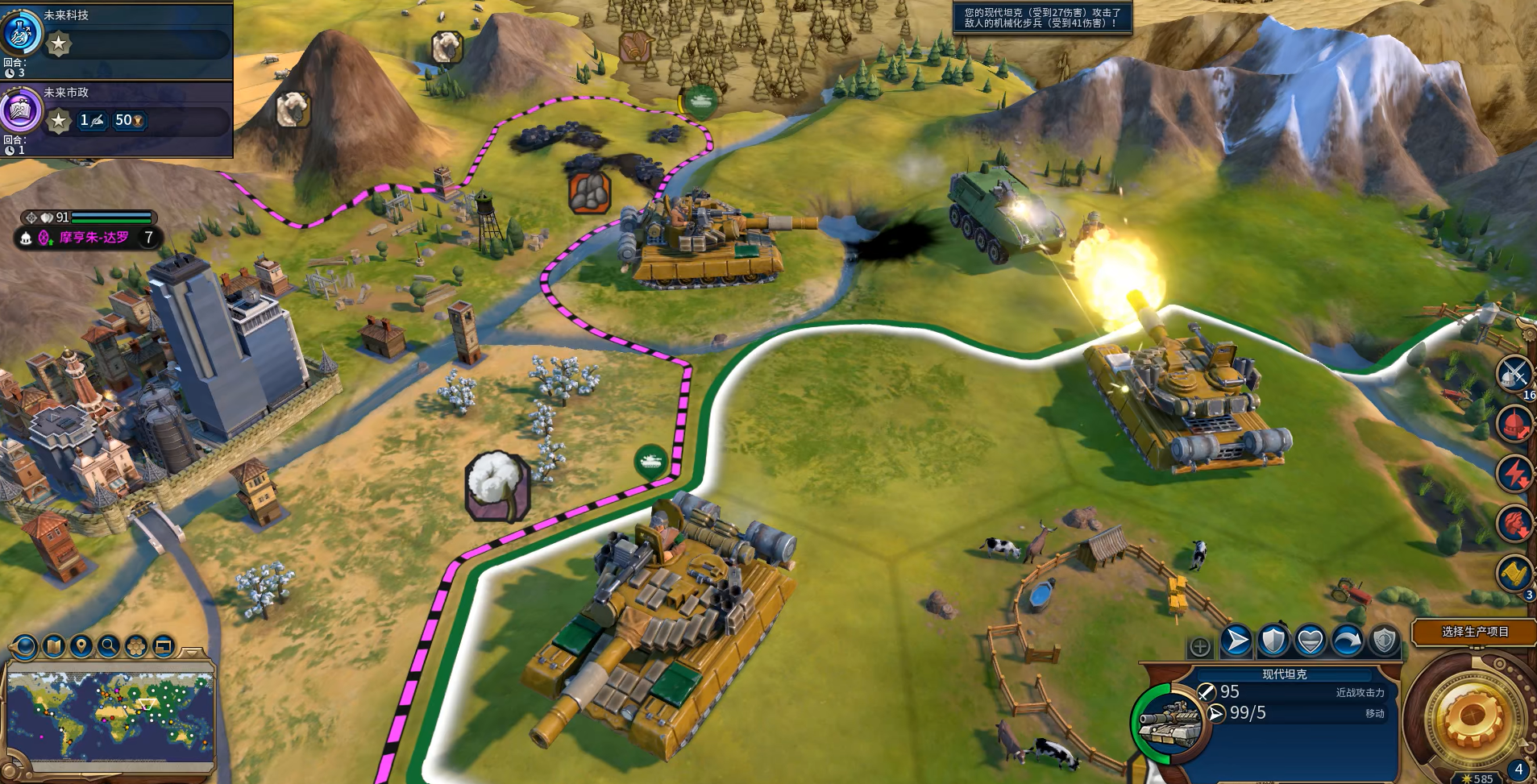1537x784 pixels.
Task: Click the Choose Production button
Action: [x=1475, y=632]
